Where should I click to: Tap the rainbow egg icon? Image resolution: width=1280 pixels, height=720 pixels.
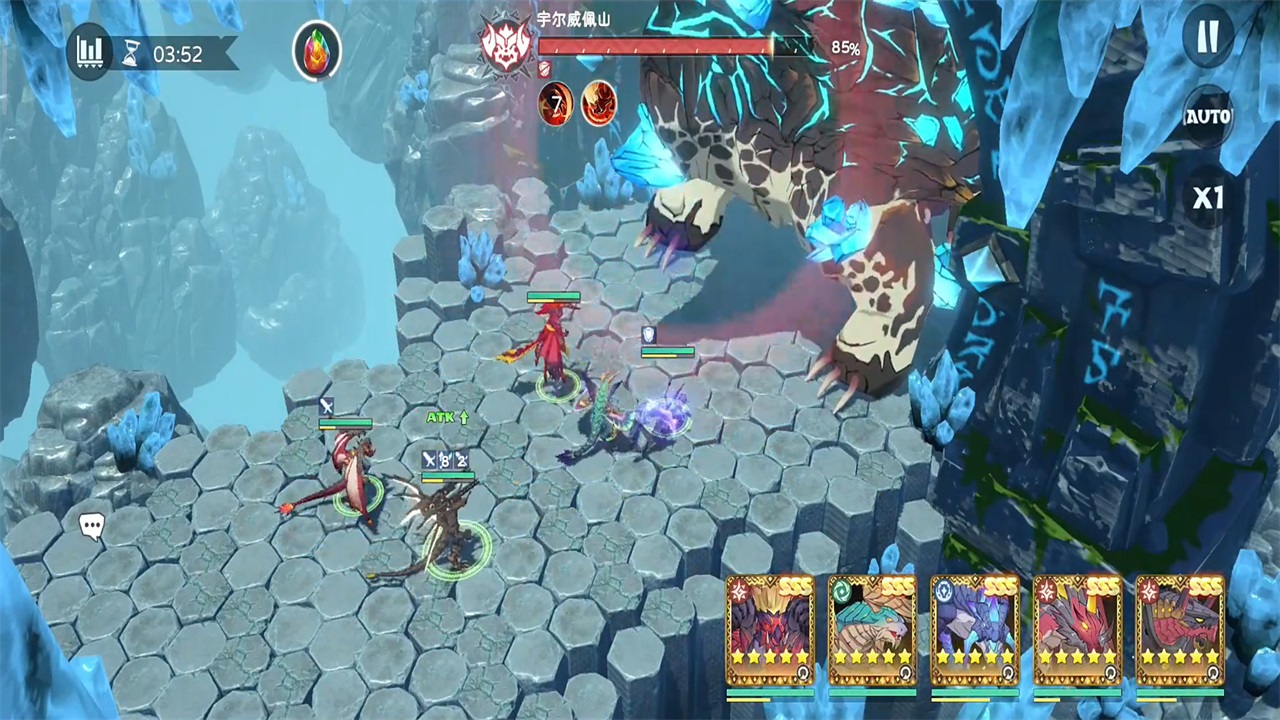[x=316, y=51]
